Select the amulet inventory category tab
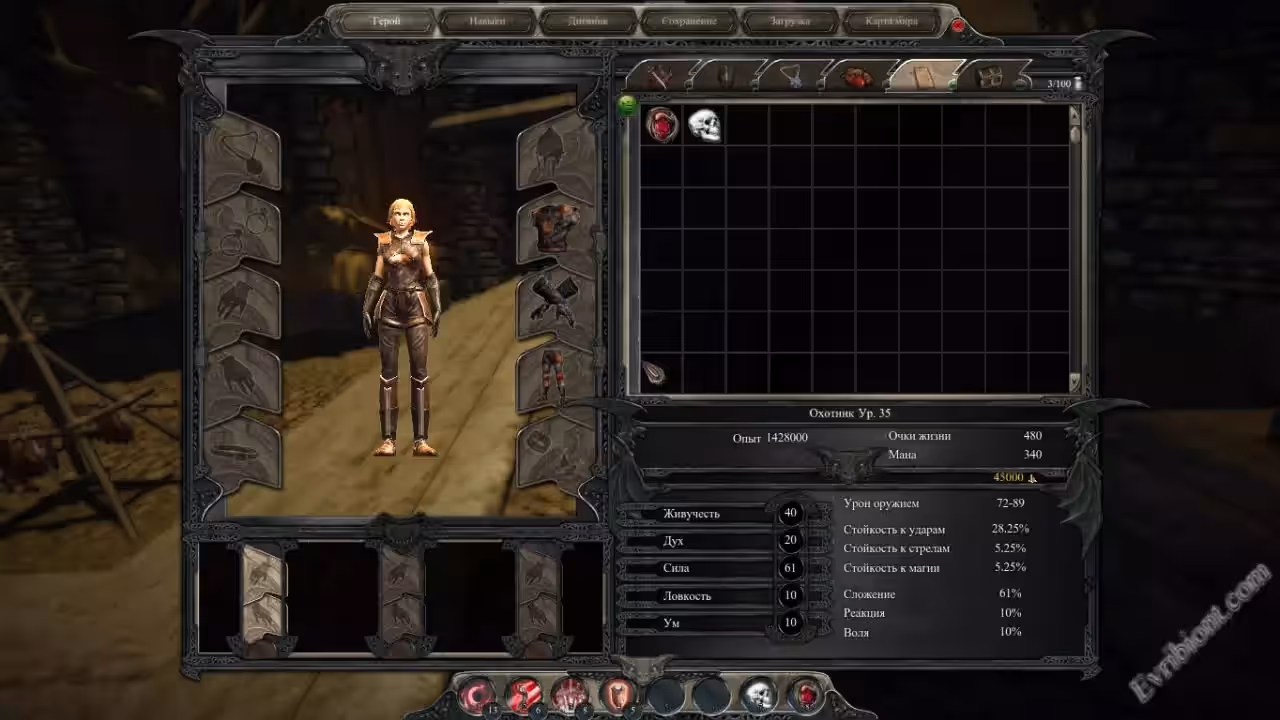Image resolution: width=1280 pixels, height=720 pixels. [795, 76]
